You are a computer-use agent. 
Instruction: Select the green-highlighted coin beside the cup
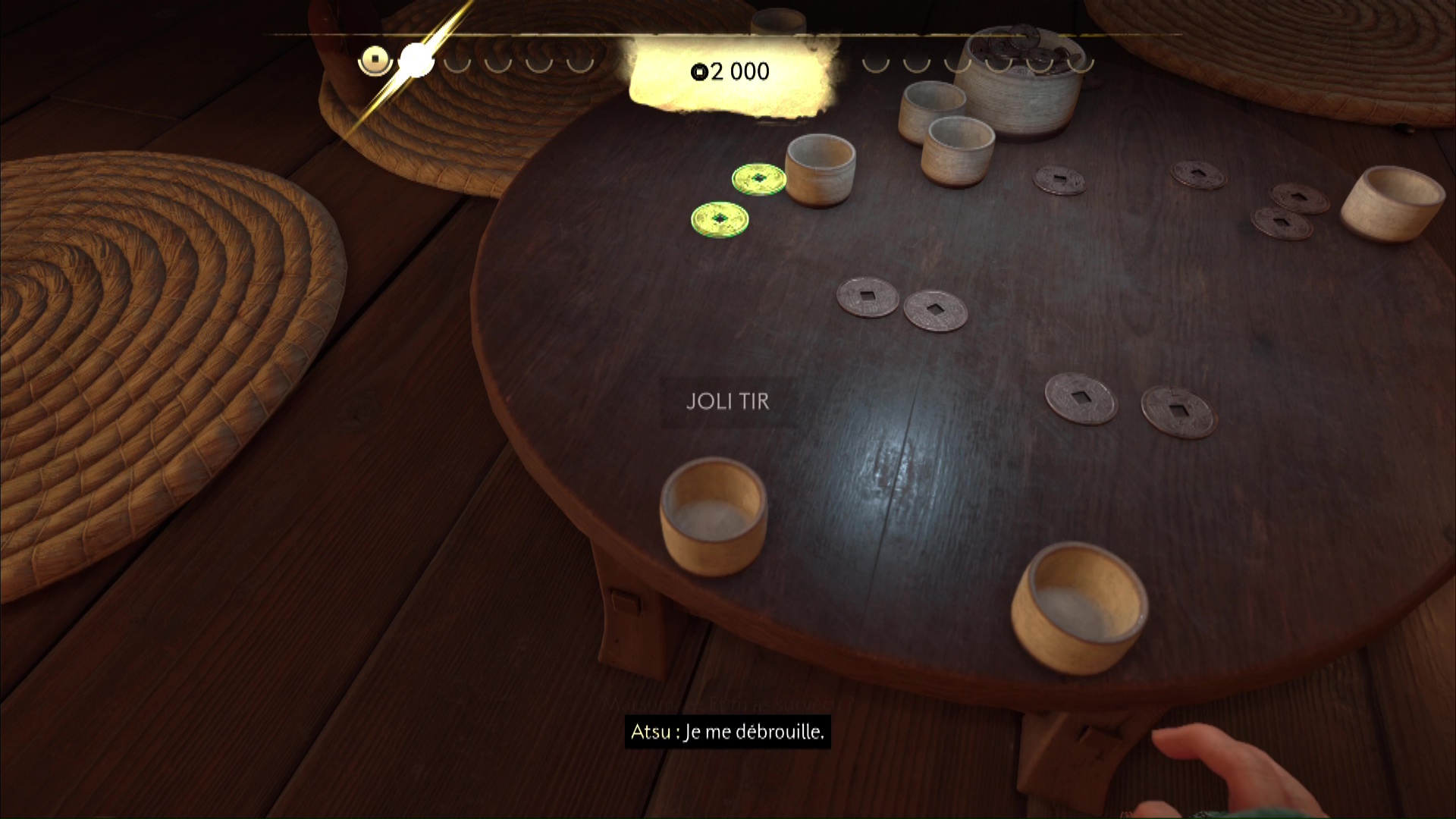click(758, 180)
